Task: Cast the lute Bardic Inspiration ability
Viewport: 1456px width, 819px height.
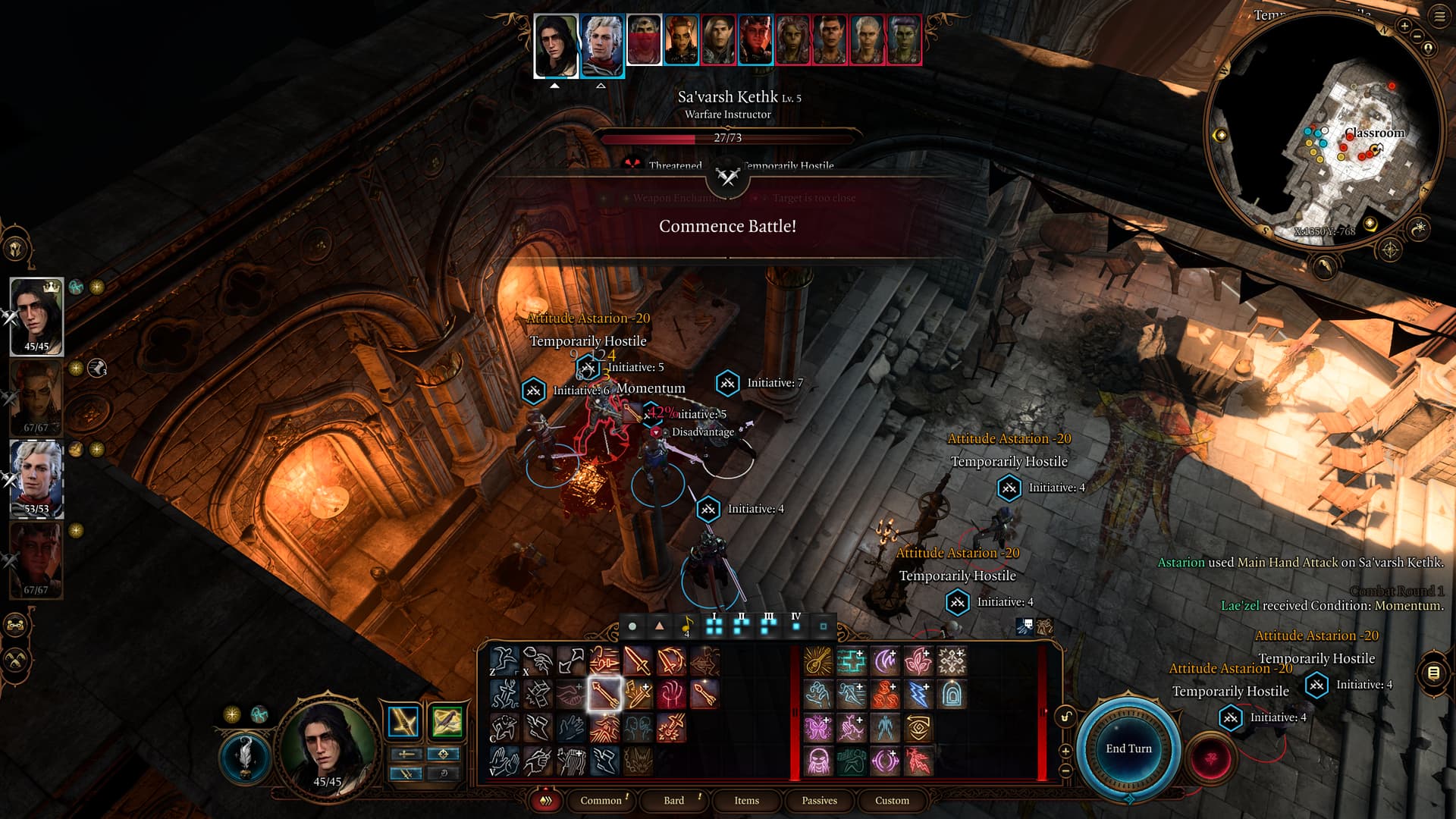Action: [818, 661]
